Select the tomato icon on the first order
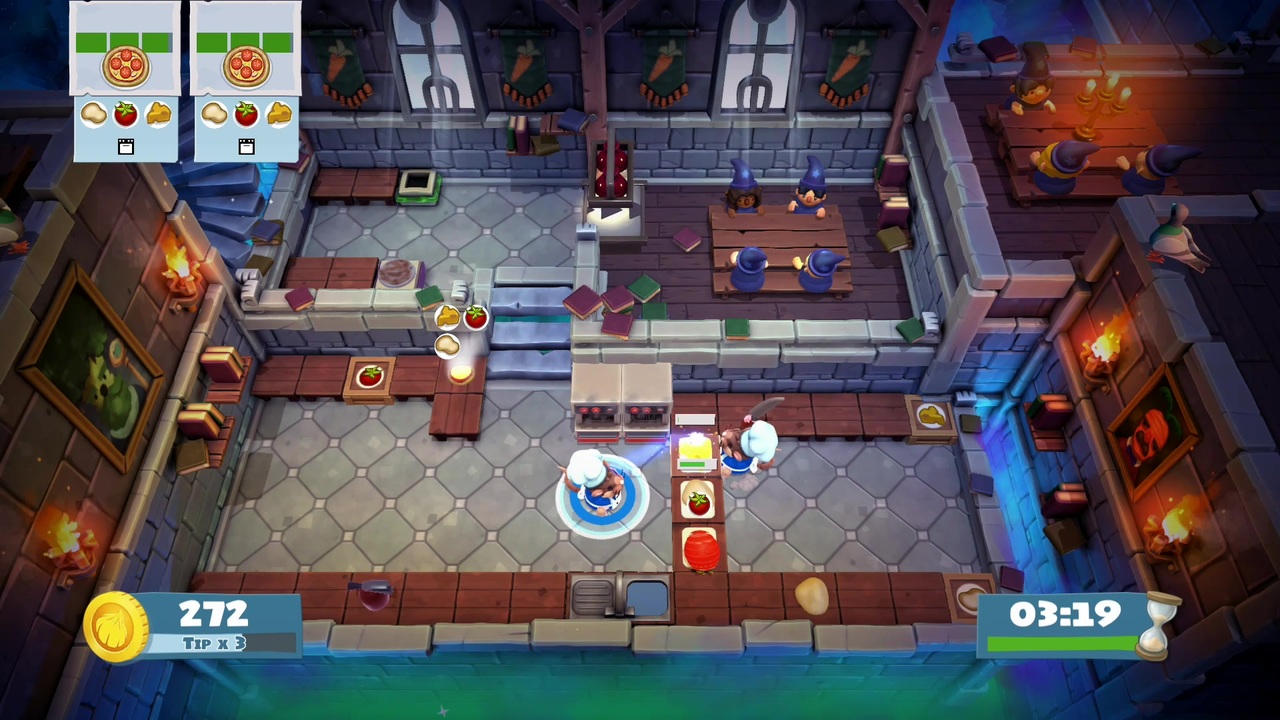This screenshot has height=720, width=1280. point(125,113)
